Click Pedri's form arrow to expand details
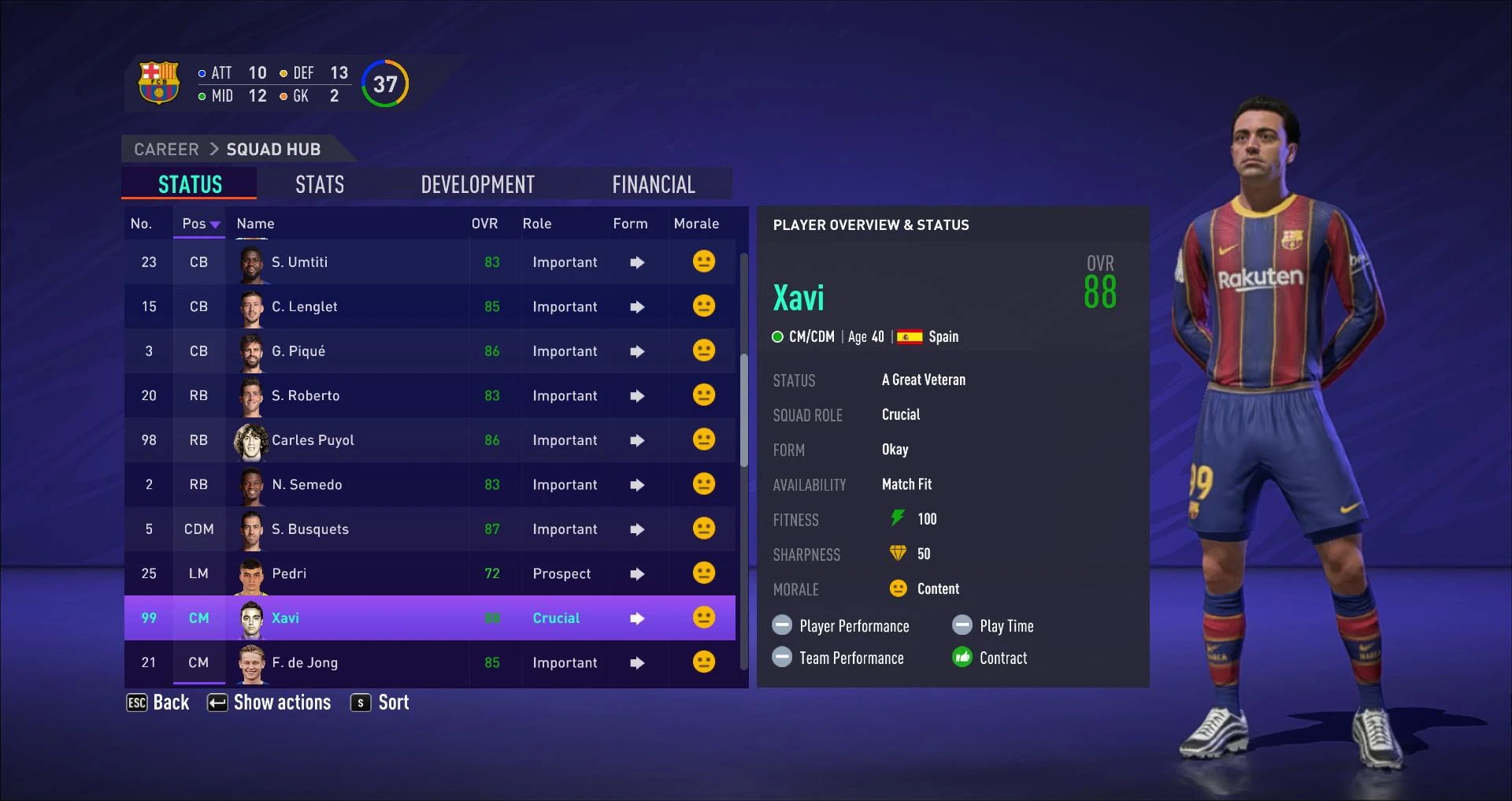Screen dimensions: 1512x801 [x=636, y=573]
